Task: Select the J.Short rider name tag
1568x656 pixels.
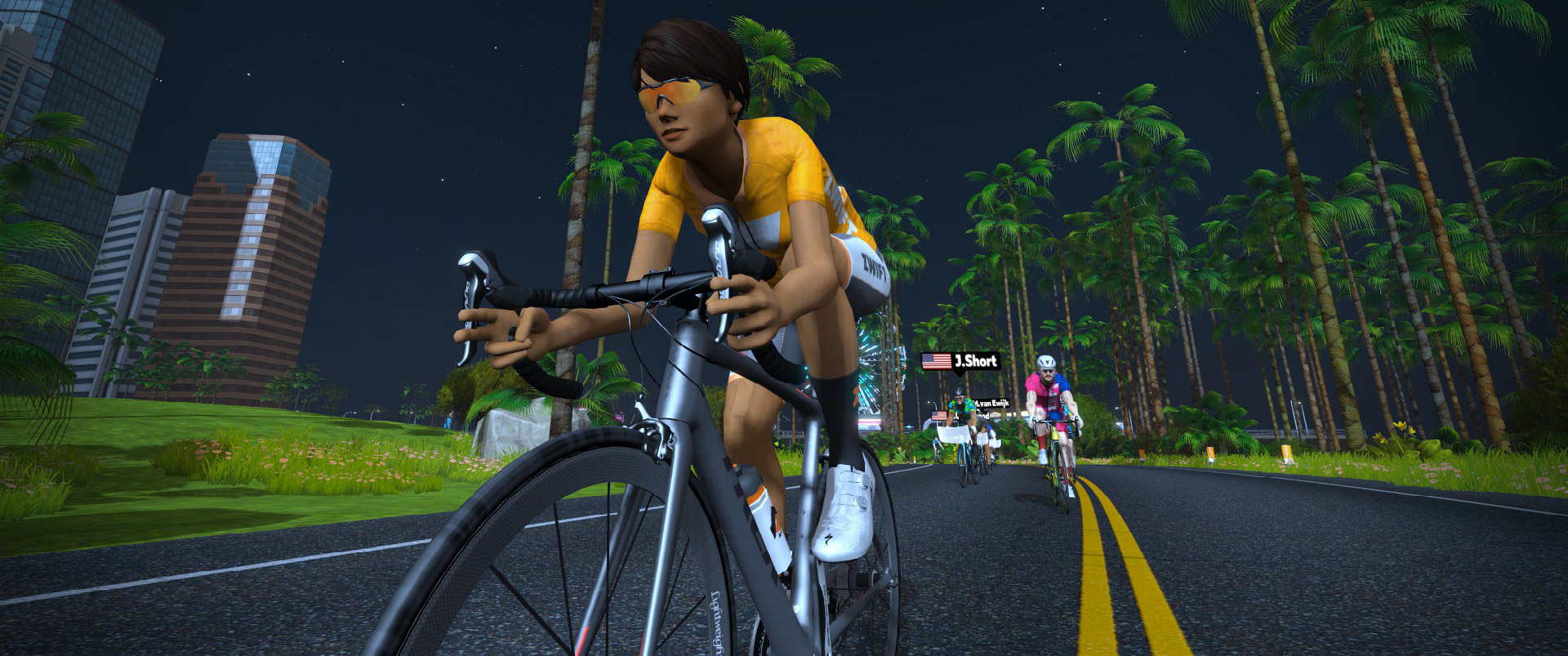Action: [x=960, y=361]
